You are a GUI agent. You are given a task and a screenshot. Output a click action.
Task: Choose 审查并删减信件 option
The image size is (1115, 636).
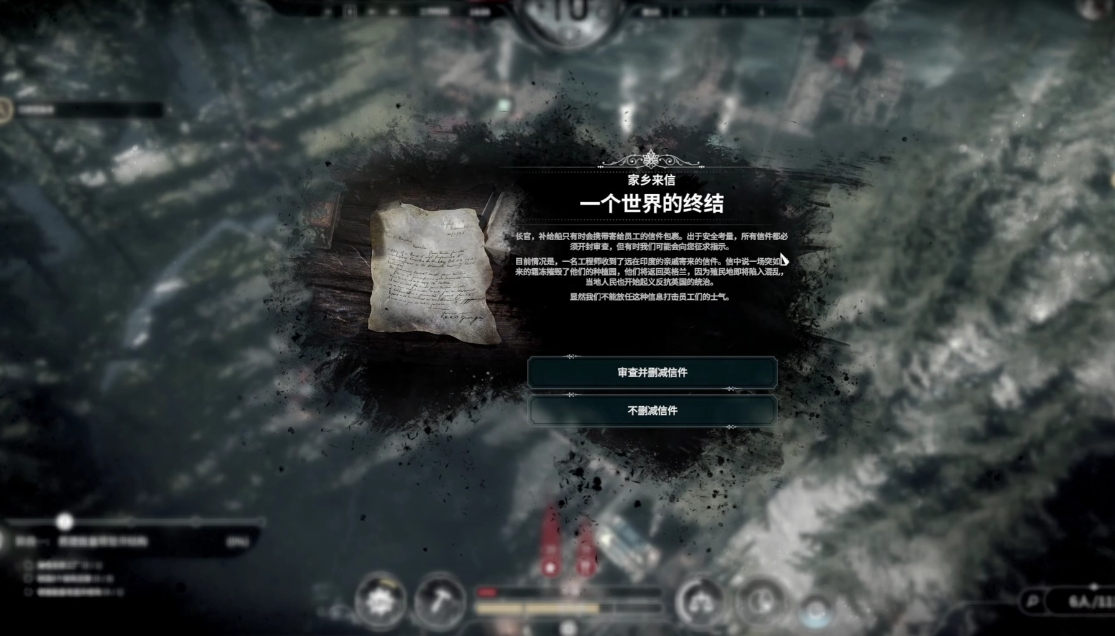coord(652,373)
